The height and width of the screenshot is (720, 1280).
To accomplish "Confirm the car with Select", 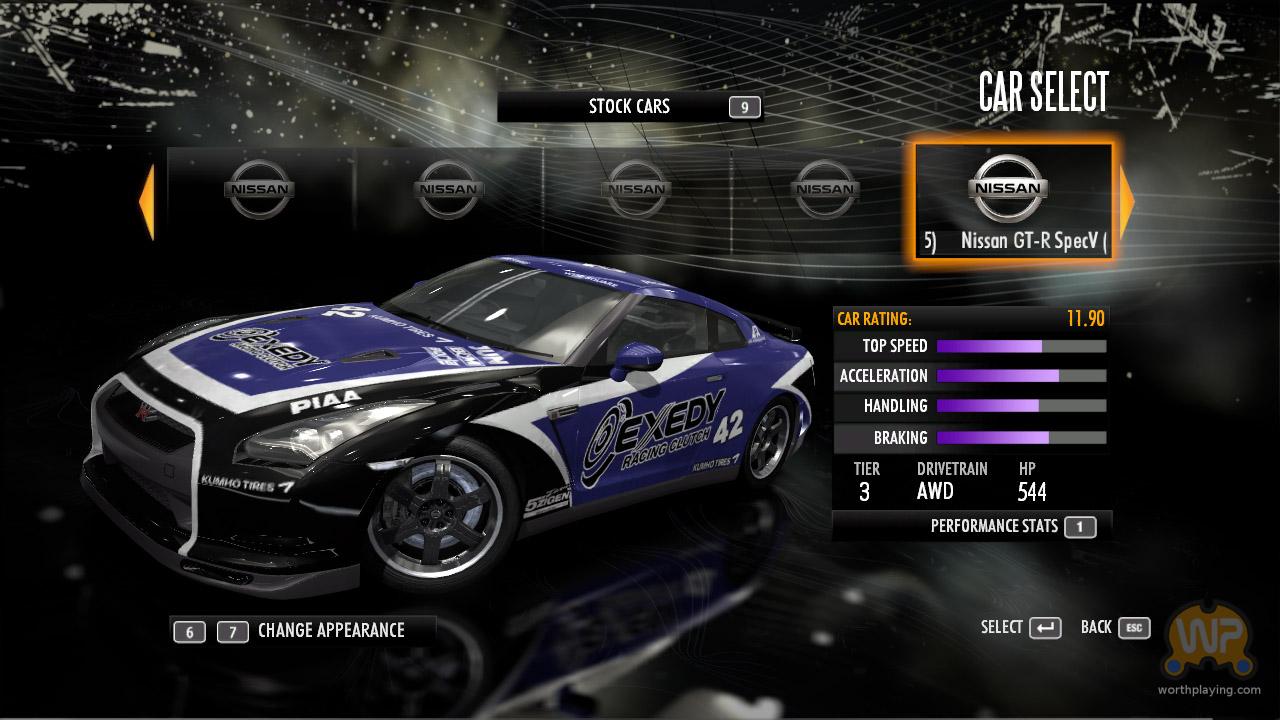I will (1020, 628).
